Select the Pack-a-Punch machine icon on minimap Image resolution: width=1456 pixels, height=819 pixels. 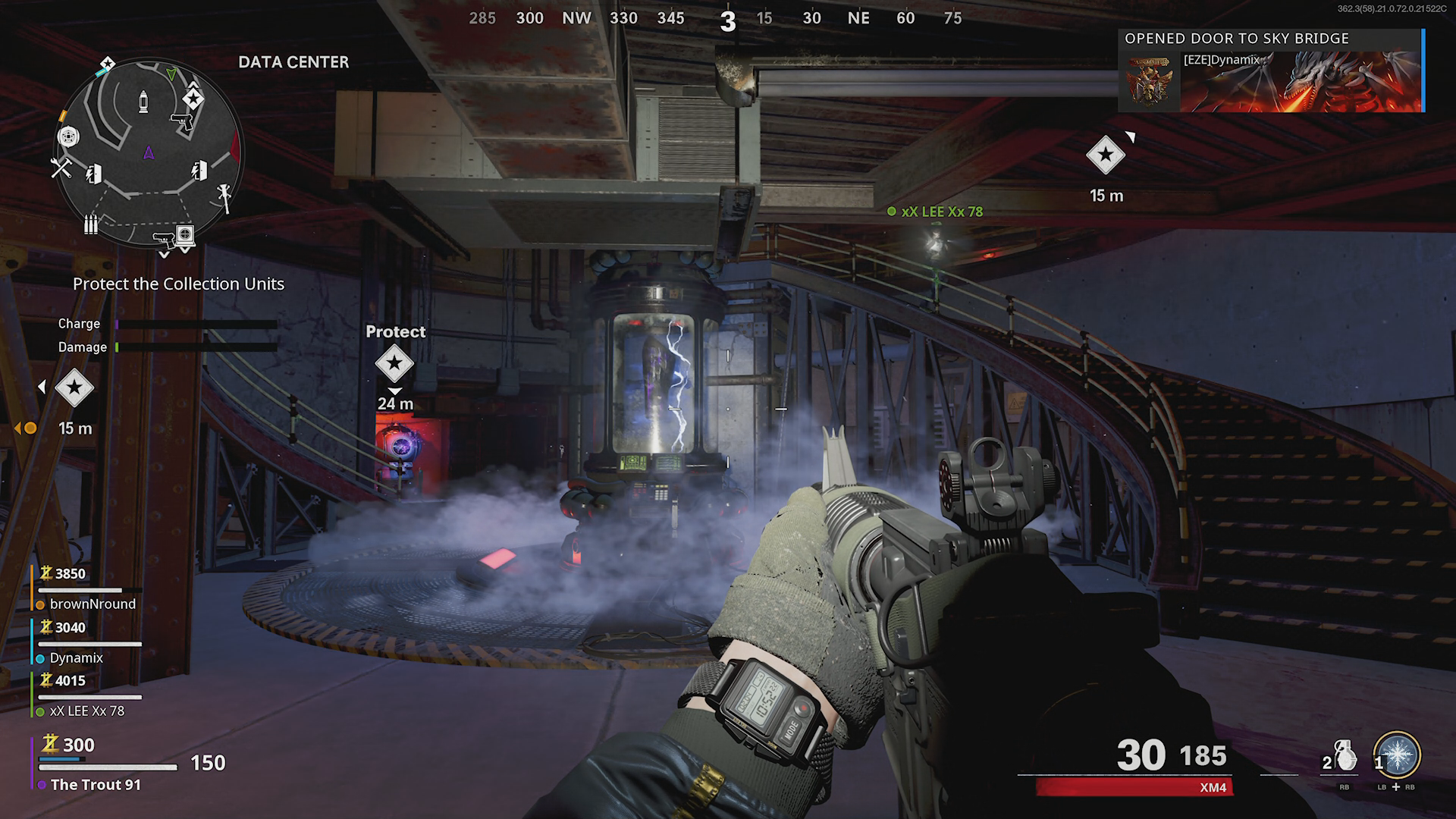click(68, 137)
